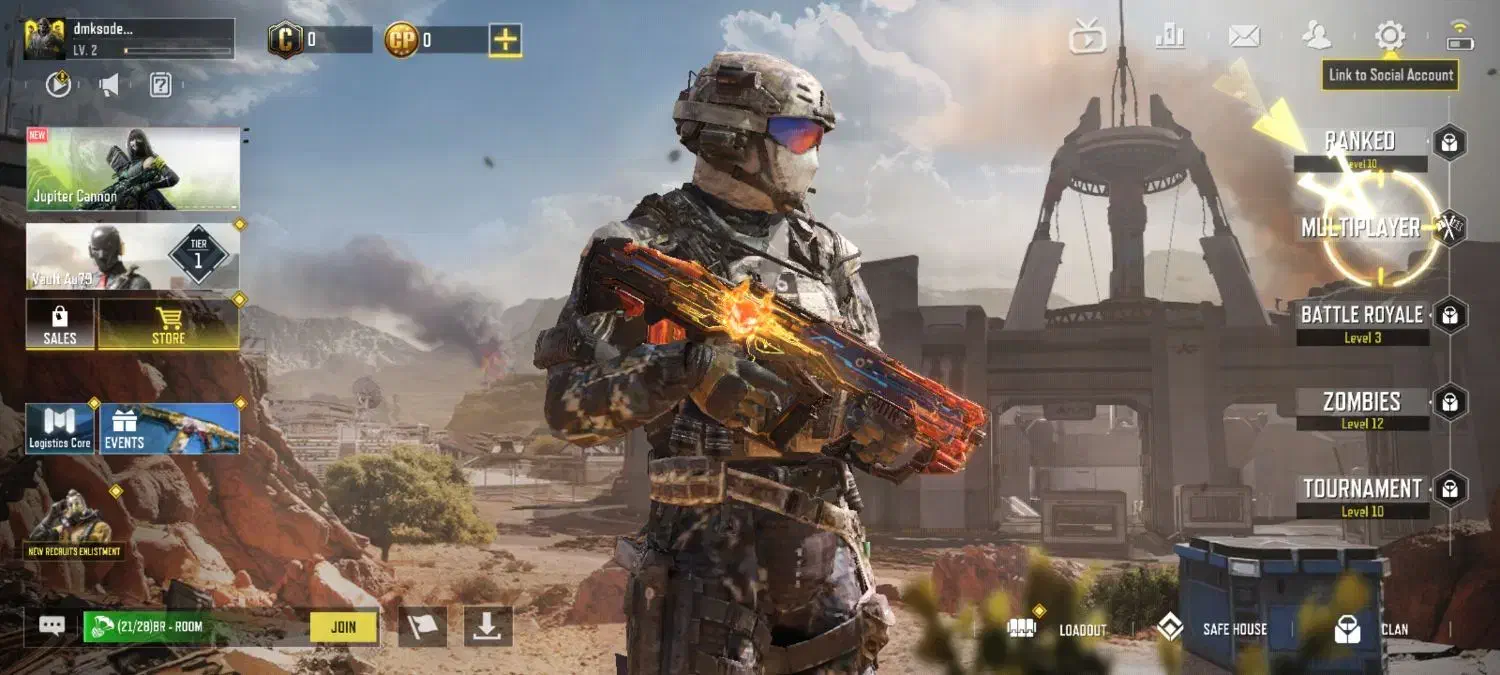Screen dimensions: 1500x675
Task: Open the friends list icon
Action: pos(1317,37)
